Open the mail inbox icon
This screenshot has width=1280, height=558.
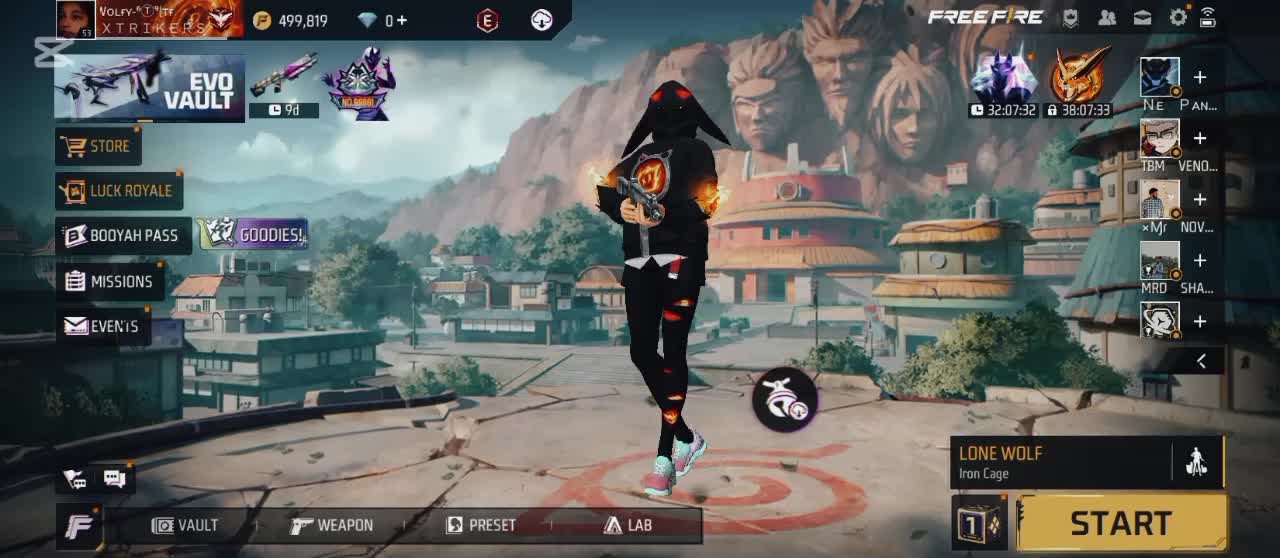click(1142, 17)
